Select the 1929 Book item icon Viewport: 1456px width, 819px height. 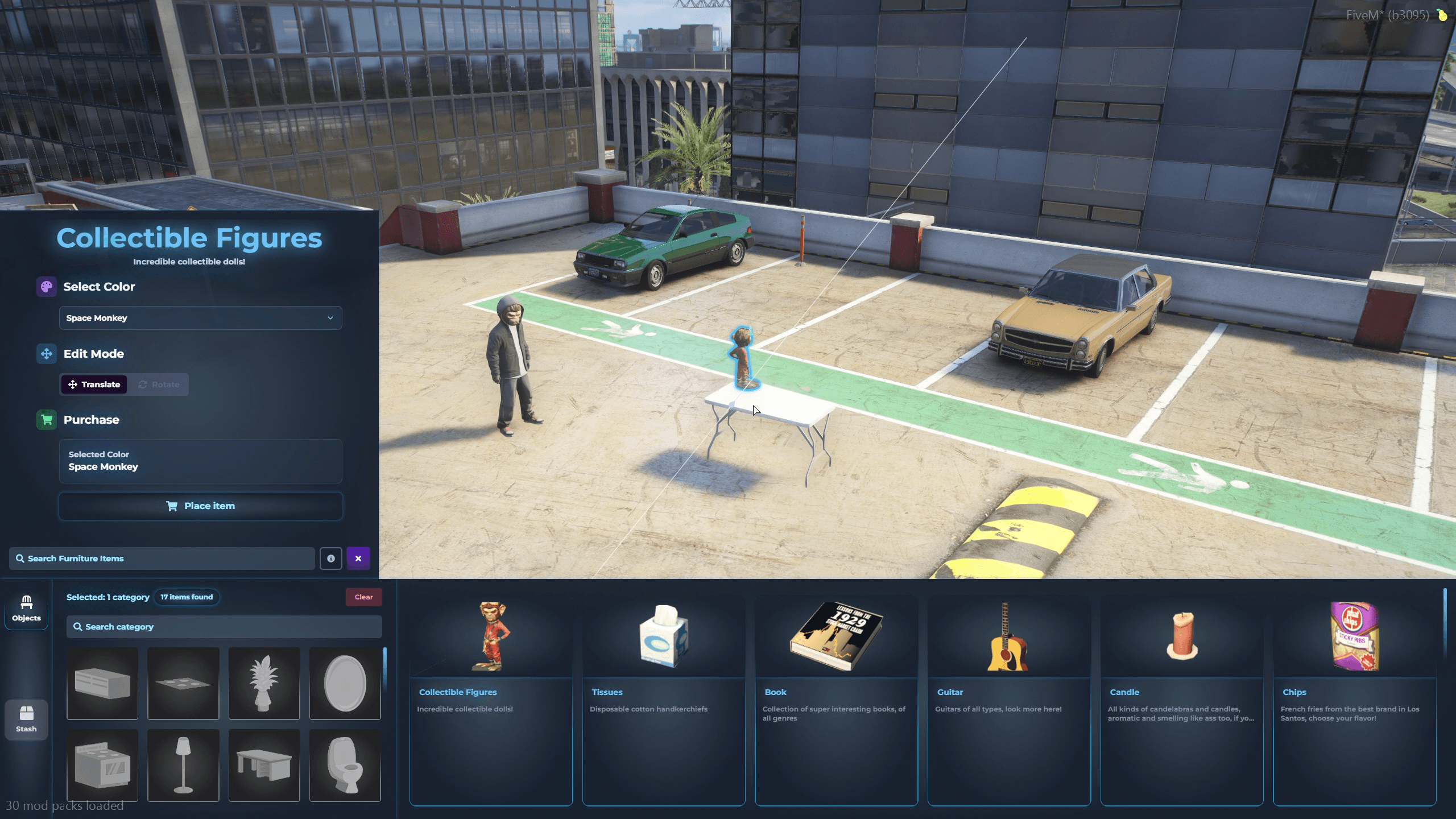(x=835, y=636)
